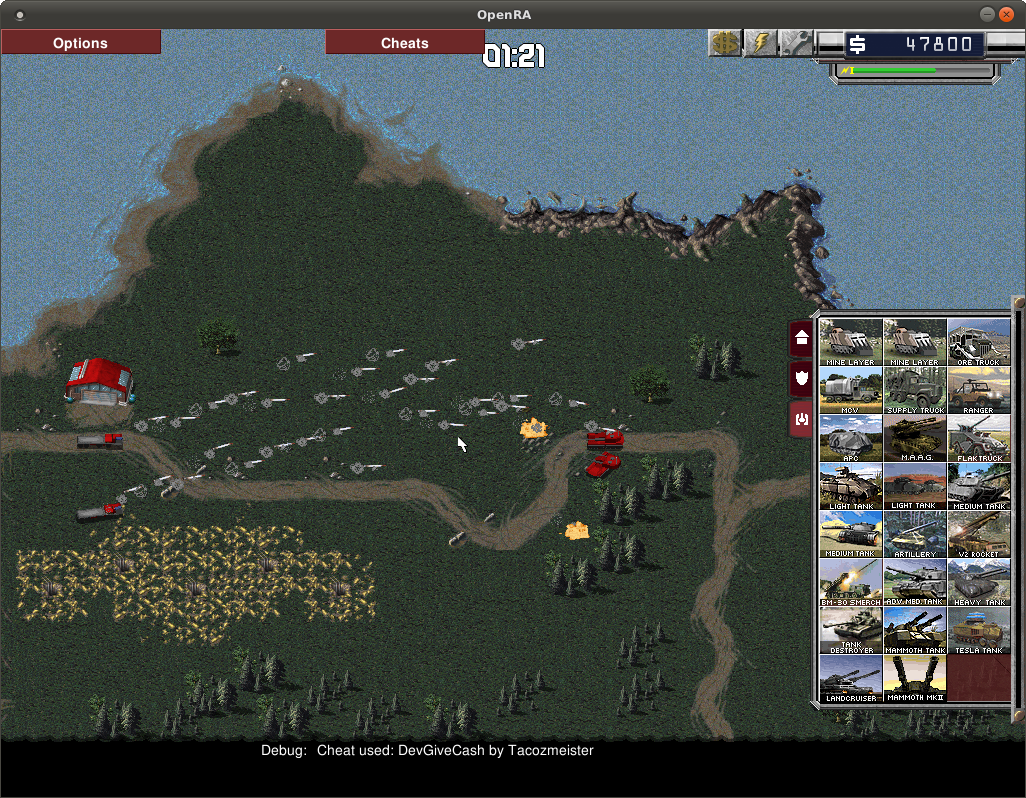Screen dimensions: 1026x798
Task: Select the Supply Truck build icon
Action: point(915,390)
